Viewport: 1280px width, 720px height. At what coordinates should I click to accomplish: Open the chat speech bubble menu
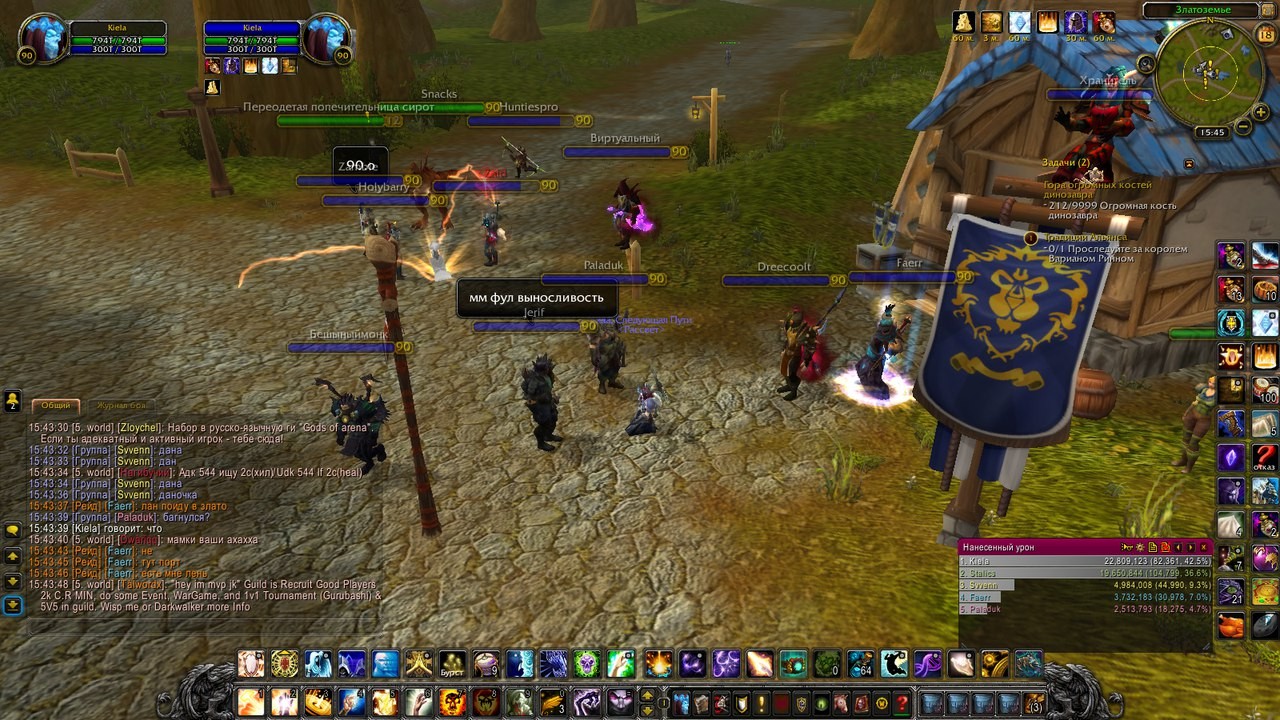pyautogui.click(x=13, y=529)
